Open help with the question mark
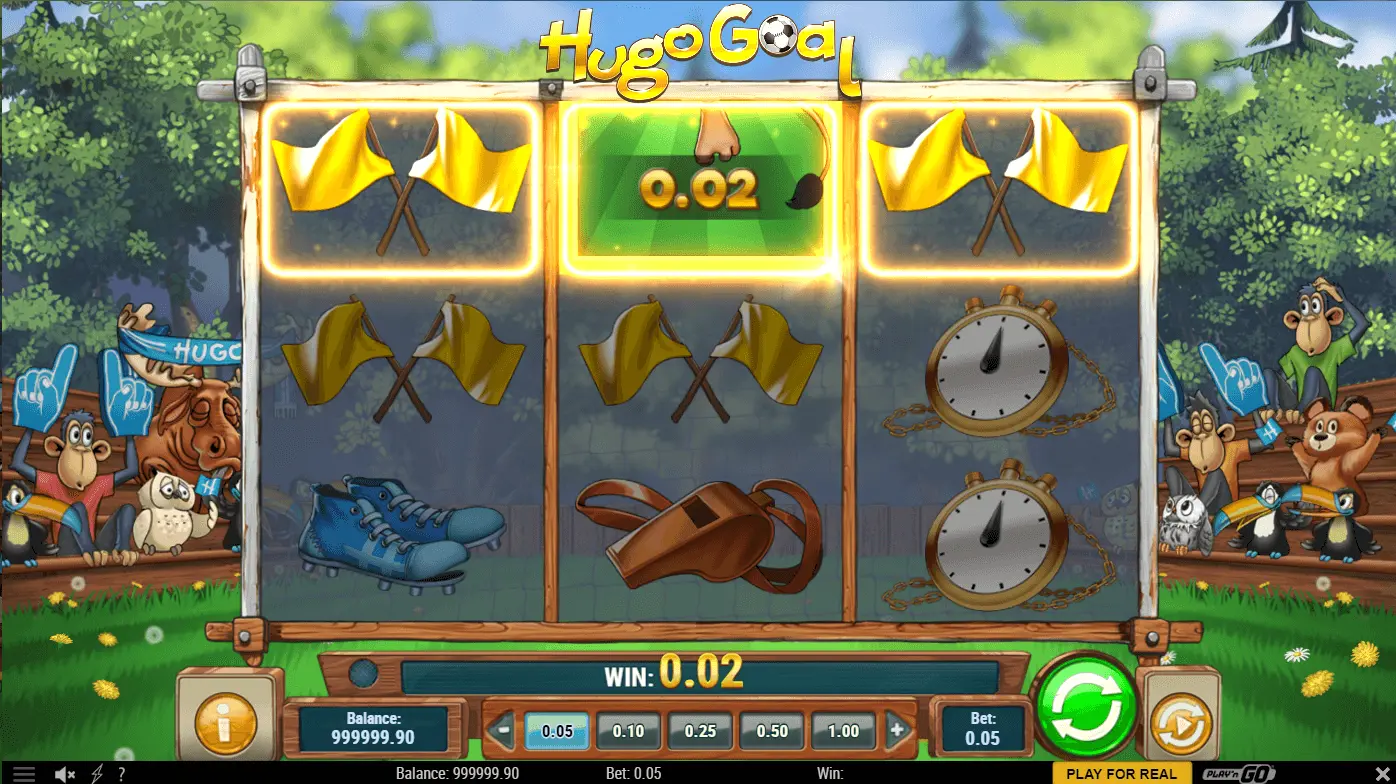The width and height of the screenshot is (1396, 784). [x=121, y=774]
